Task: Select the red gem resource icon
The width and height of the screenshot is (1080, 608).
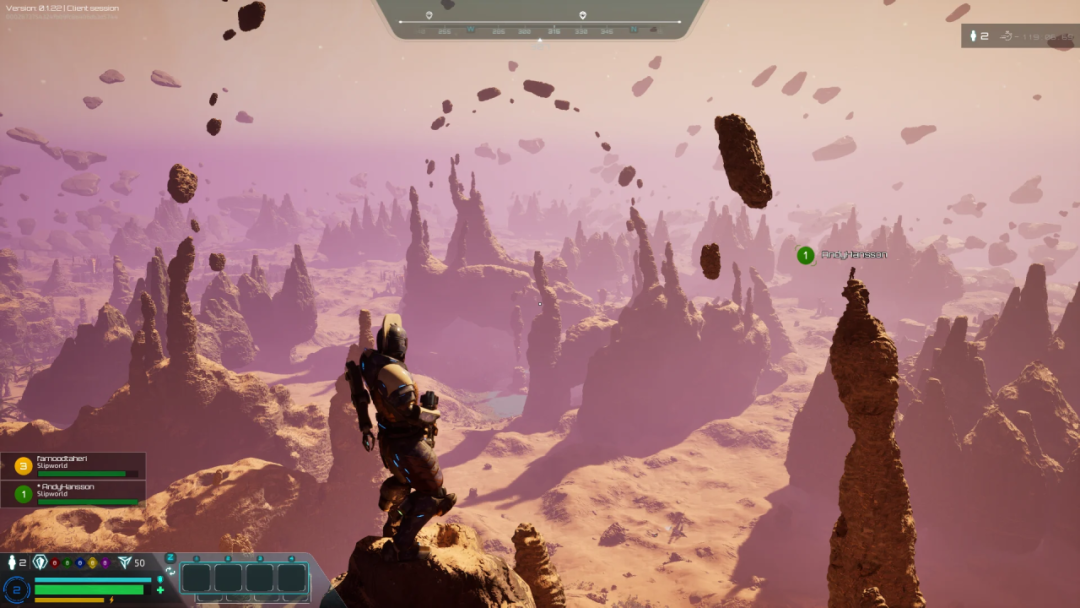Action: 55,563
